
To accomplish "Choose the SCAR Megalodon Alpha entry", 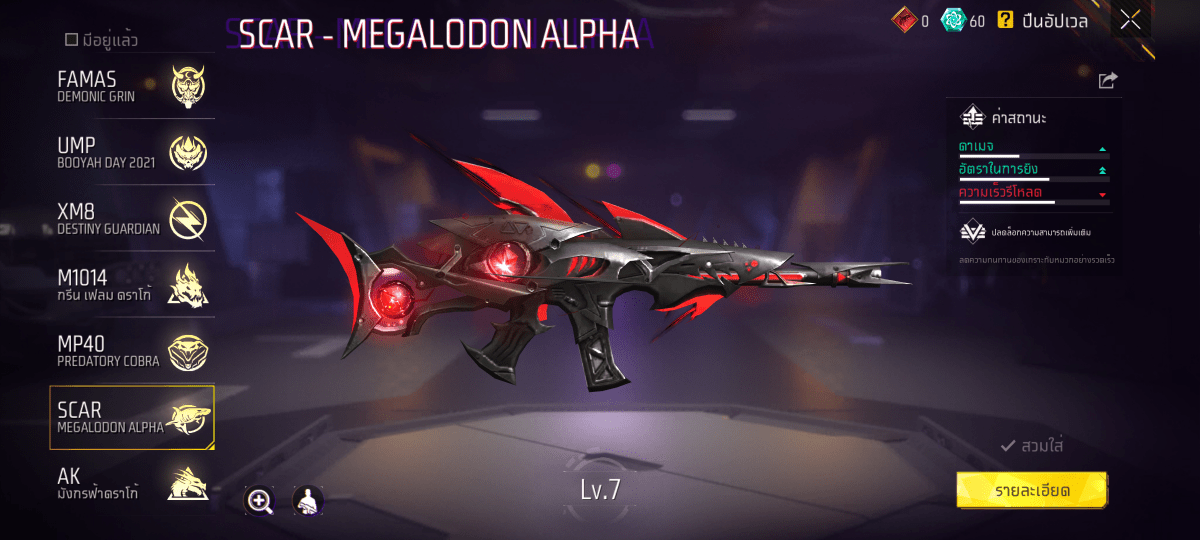I will (x=132, y=418).
